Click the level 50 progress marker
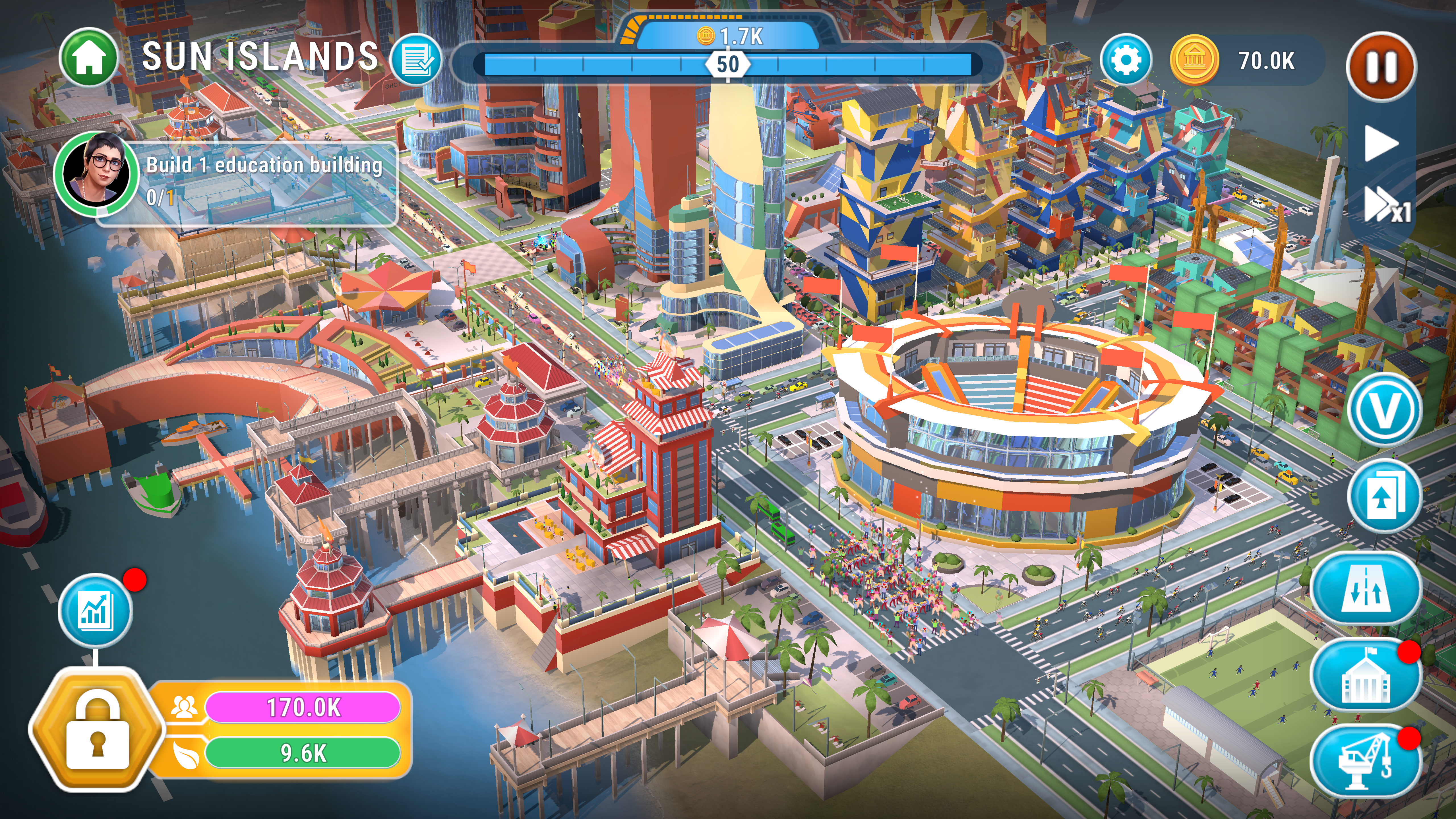 727,65
